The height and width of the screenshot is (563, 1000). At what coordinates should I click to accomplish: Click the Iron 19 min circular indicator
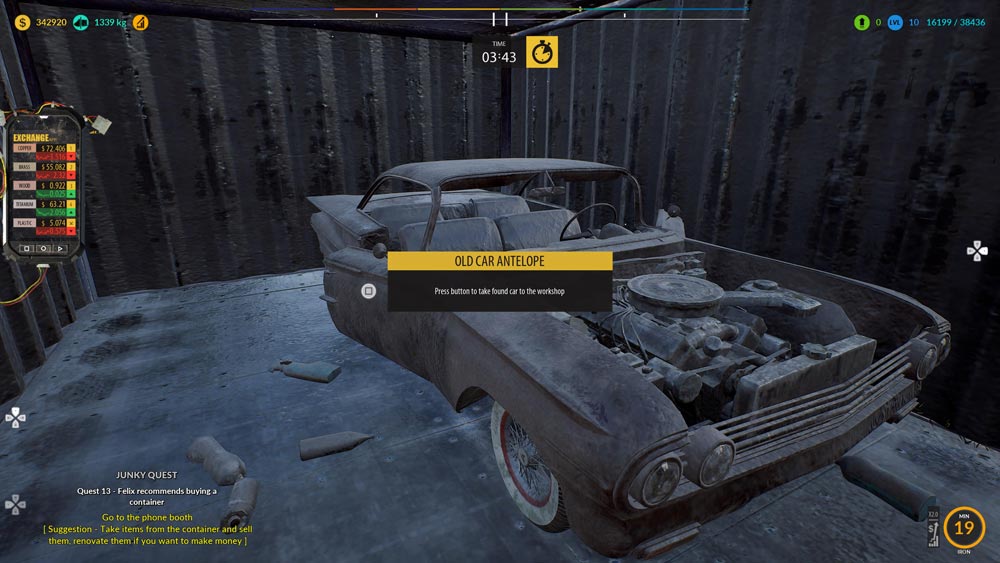click(x=964, y=527)
